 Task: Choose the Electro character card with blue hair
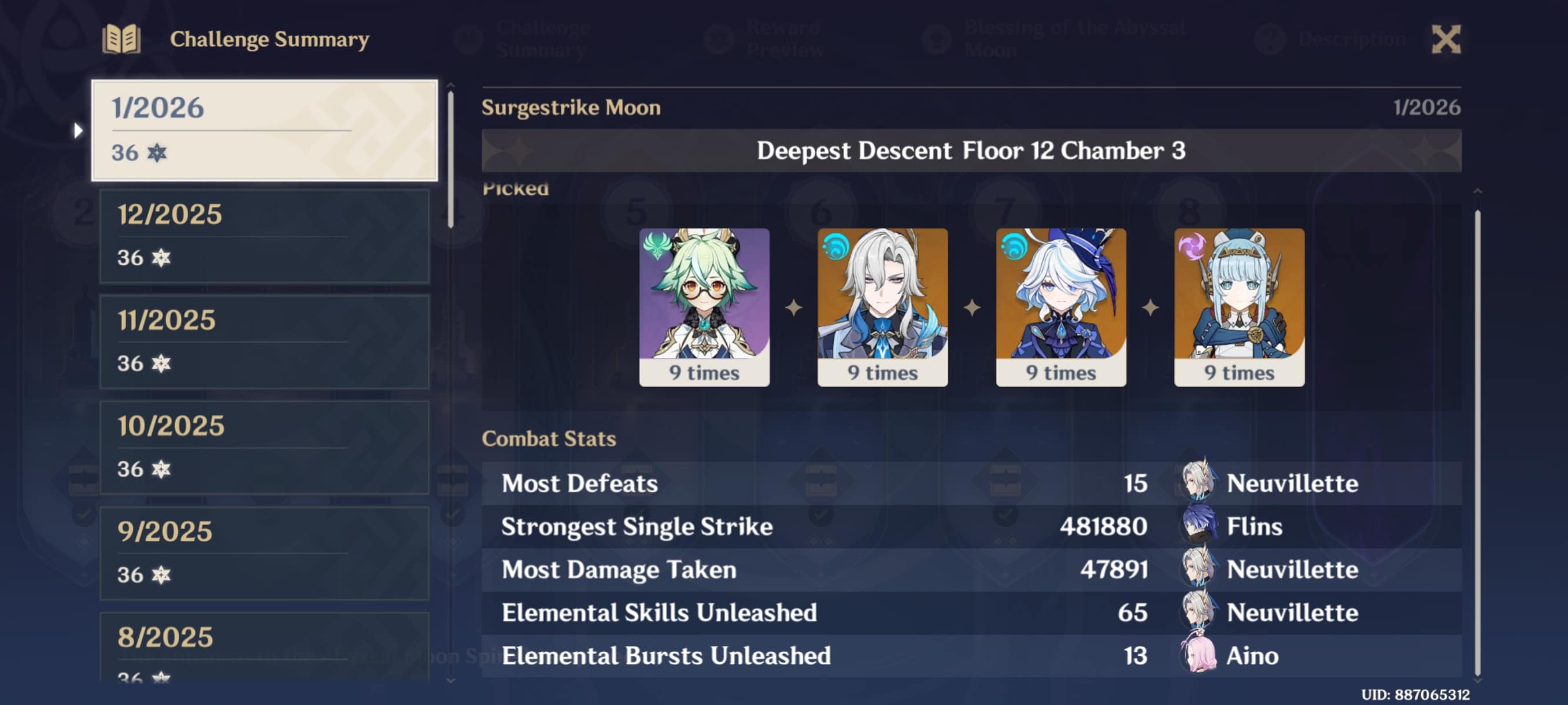pos(1238,307)
